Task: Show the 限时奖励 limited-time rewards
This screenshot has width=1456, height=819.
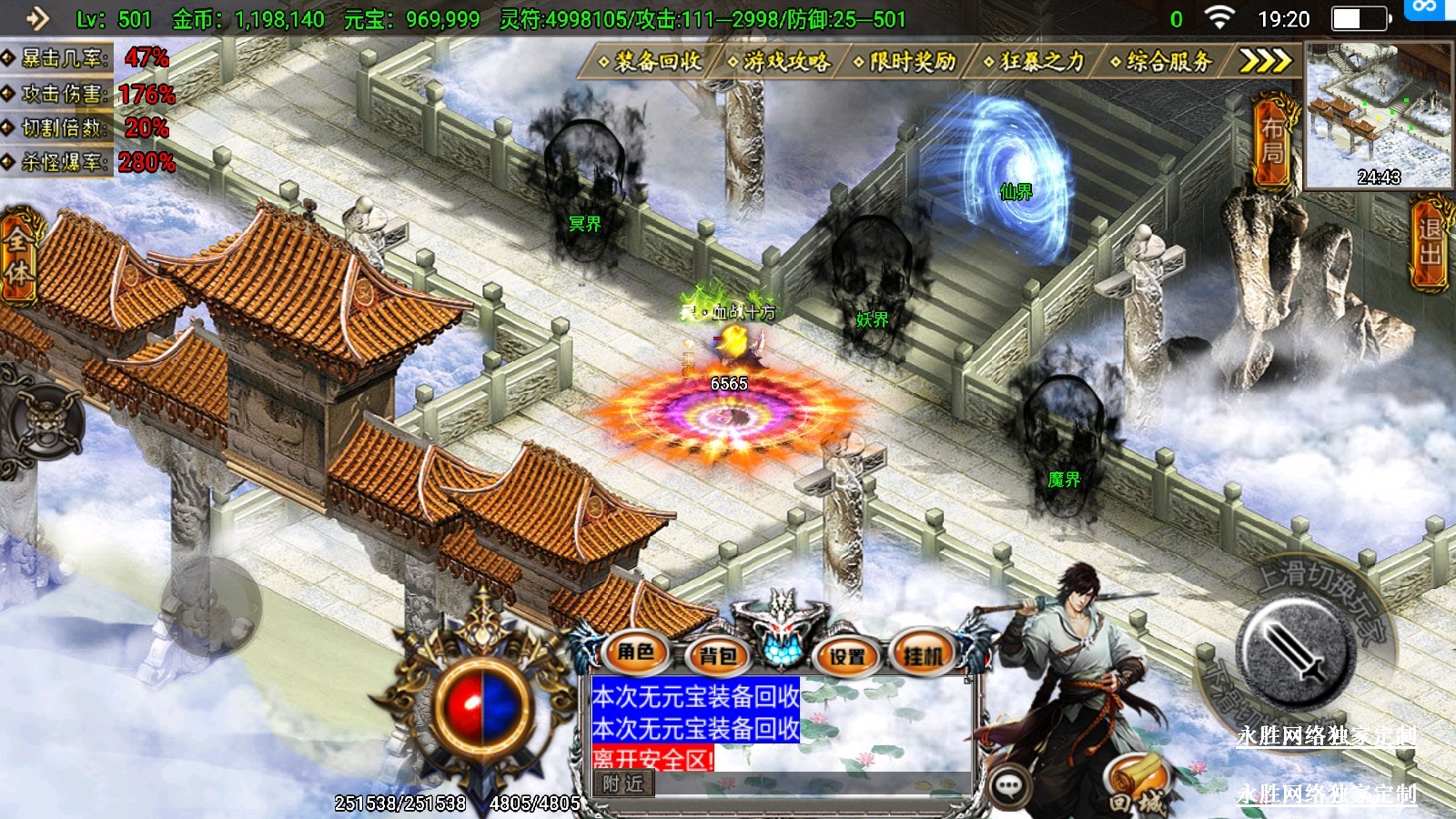Action: coord(905,61)
